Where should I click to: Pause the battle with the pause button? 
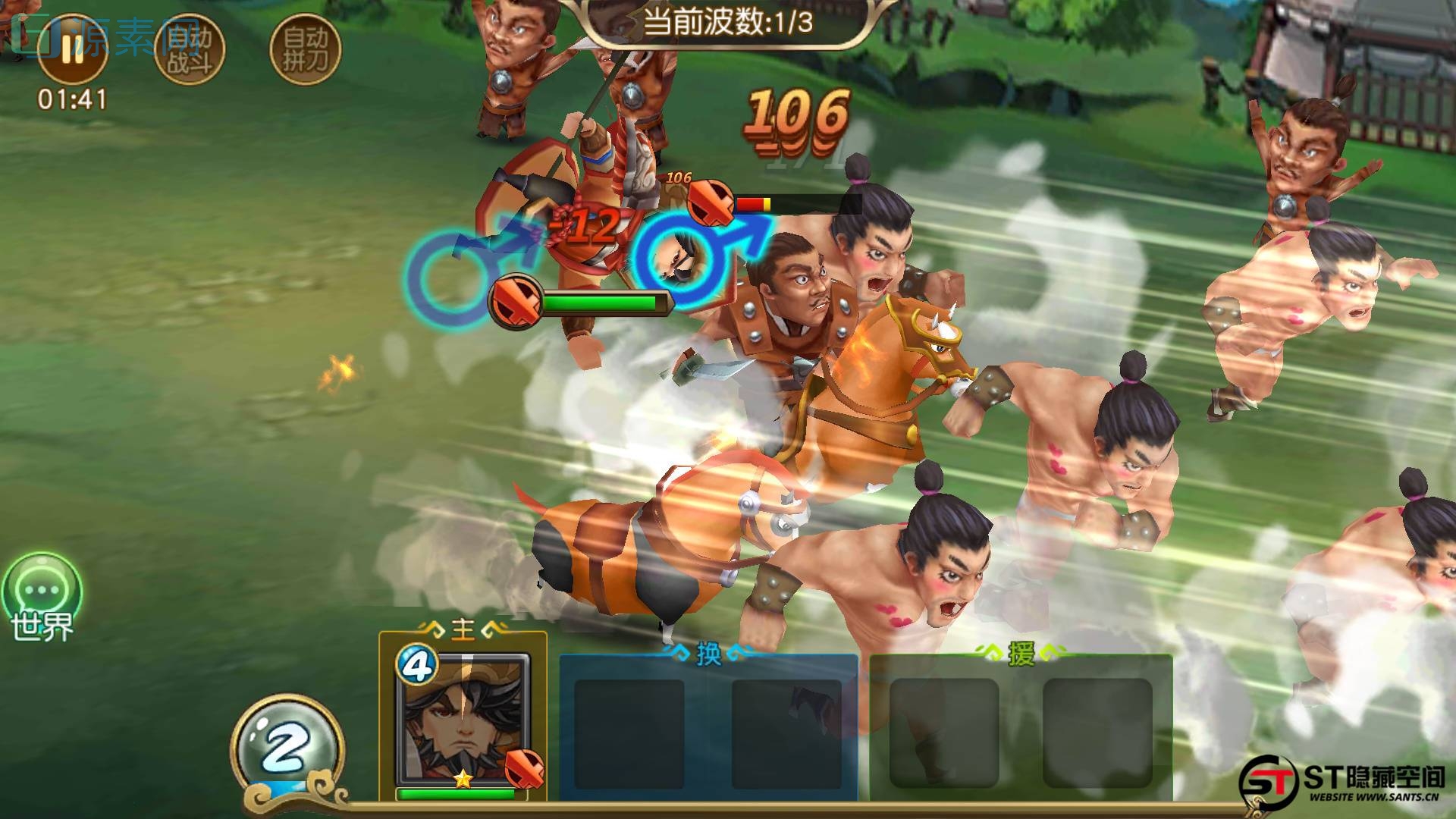[x=72, y=48]
